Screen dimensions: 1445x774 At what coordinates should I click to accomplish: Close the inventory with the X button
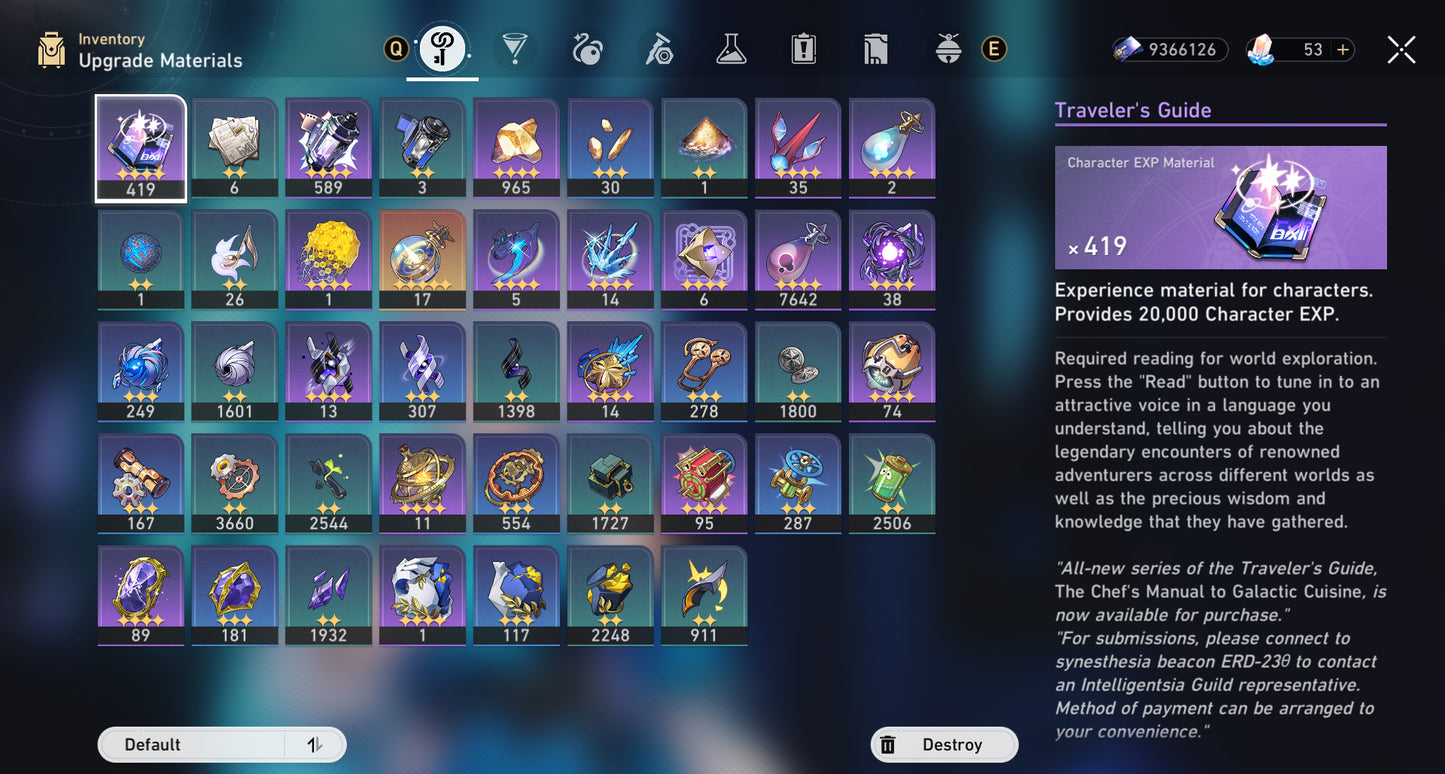coord(1401,50)
